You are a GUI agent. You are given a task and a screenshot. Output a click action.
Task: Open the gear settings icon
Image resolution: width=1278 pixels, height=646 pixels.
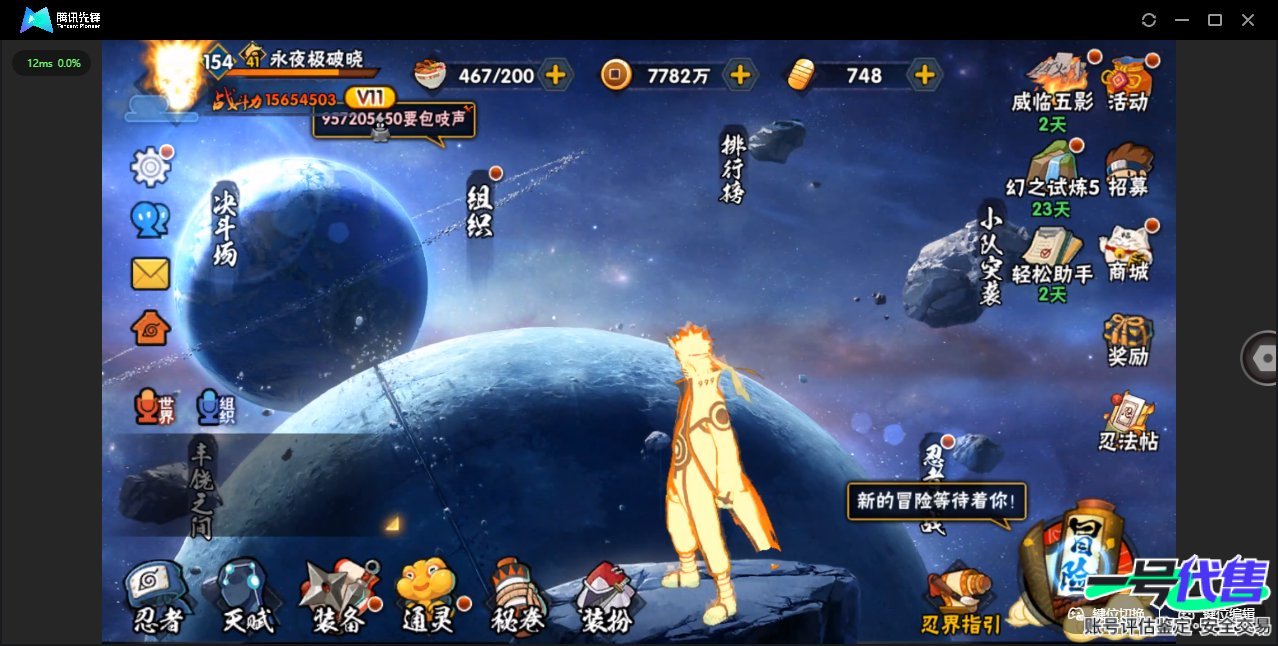[x=150, y=167]
